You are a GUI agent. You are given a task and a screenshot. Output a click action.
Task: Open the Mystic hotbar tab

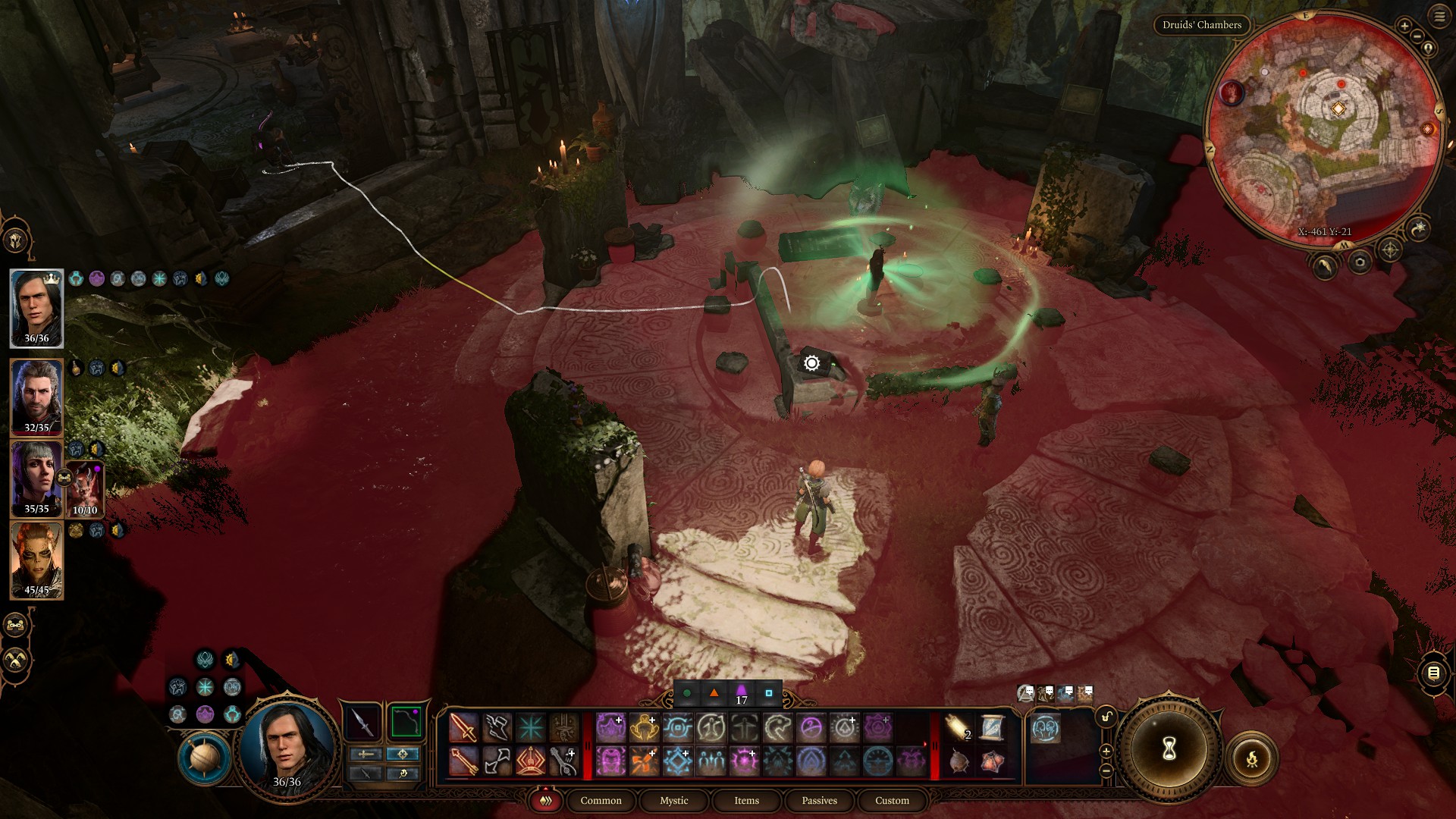coord(673,801)
